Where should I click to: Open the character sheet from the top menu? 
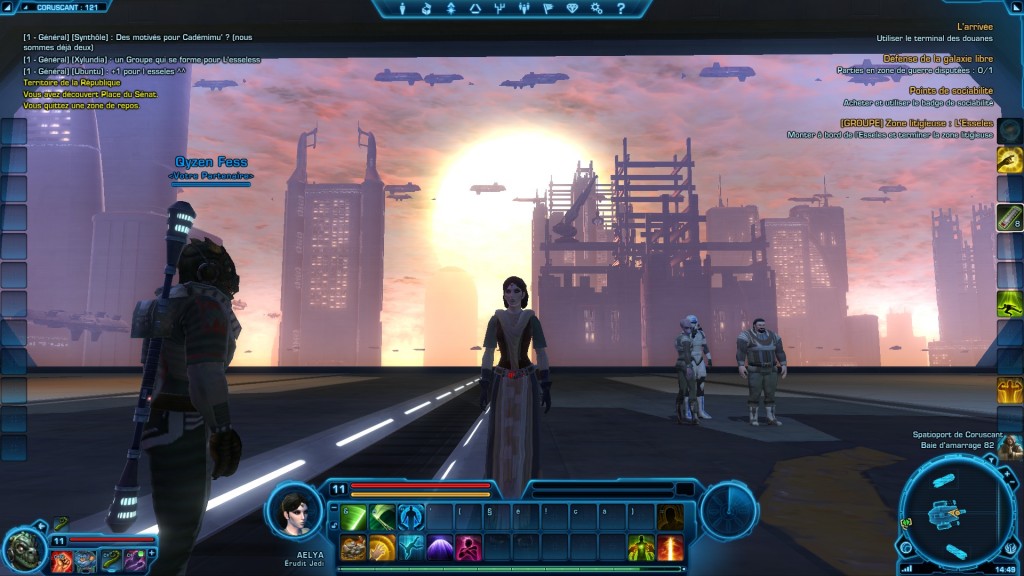404,9
